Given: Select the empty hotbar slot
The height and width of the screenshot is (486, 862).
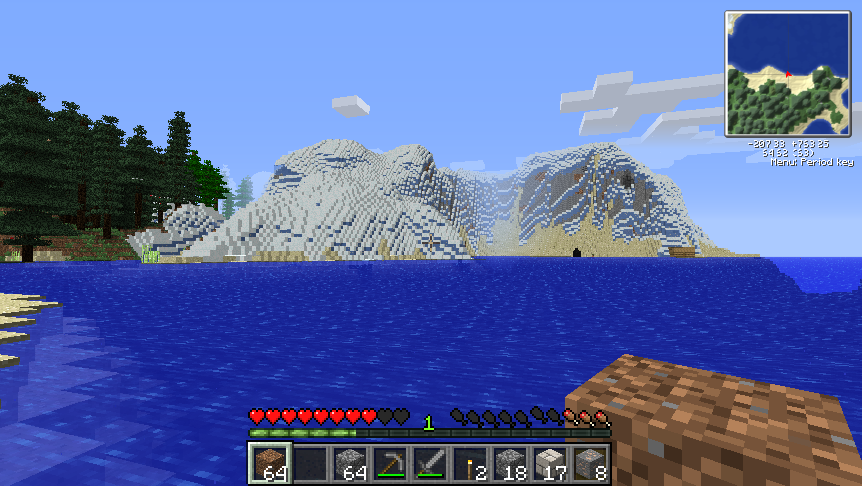Looking at the screenshot, I should point(310,464).
